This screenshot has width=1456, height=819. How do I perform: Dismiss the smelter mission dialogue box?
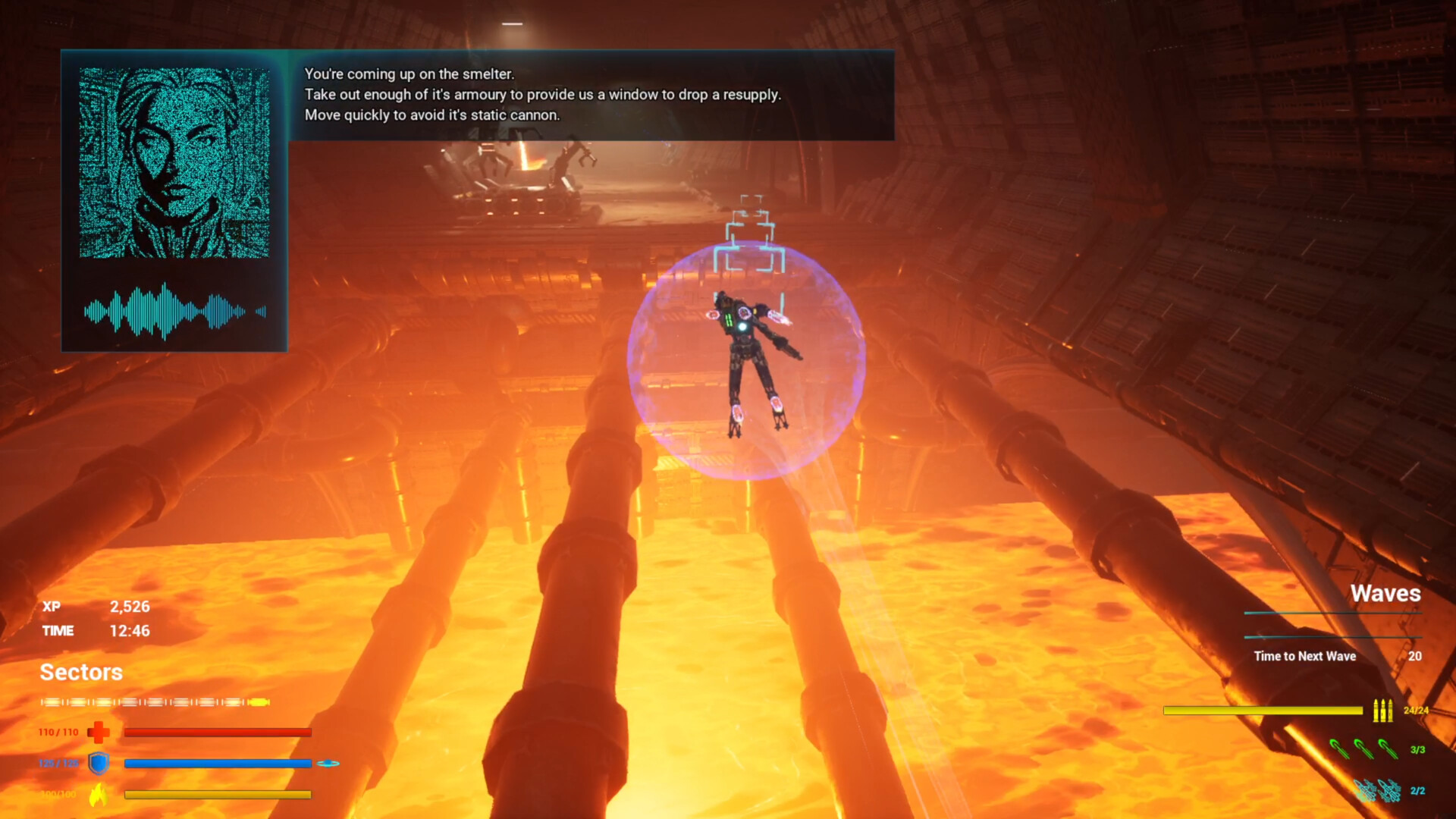(591, 95)
